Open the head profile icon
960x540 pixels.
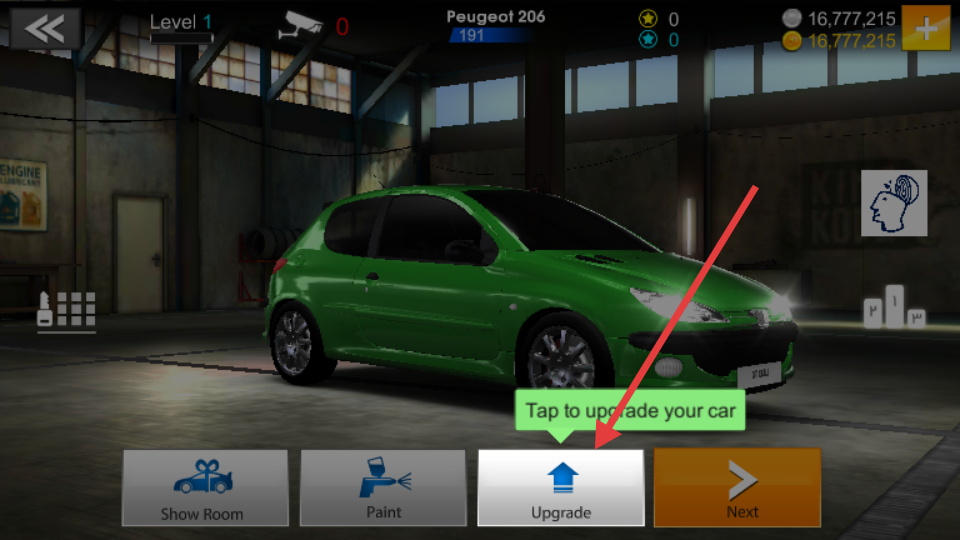(894, 203)
